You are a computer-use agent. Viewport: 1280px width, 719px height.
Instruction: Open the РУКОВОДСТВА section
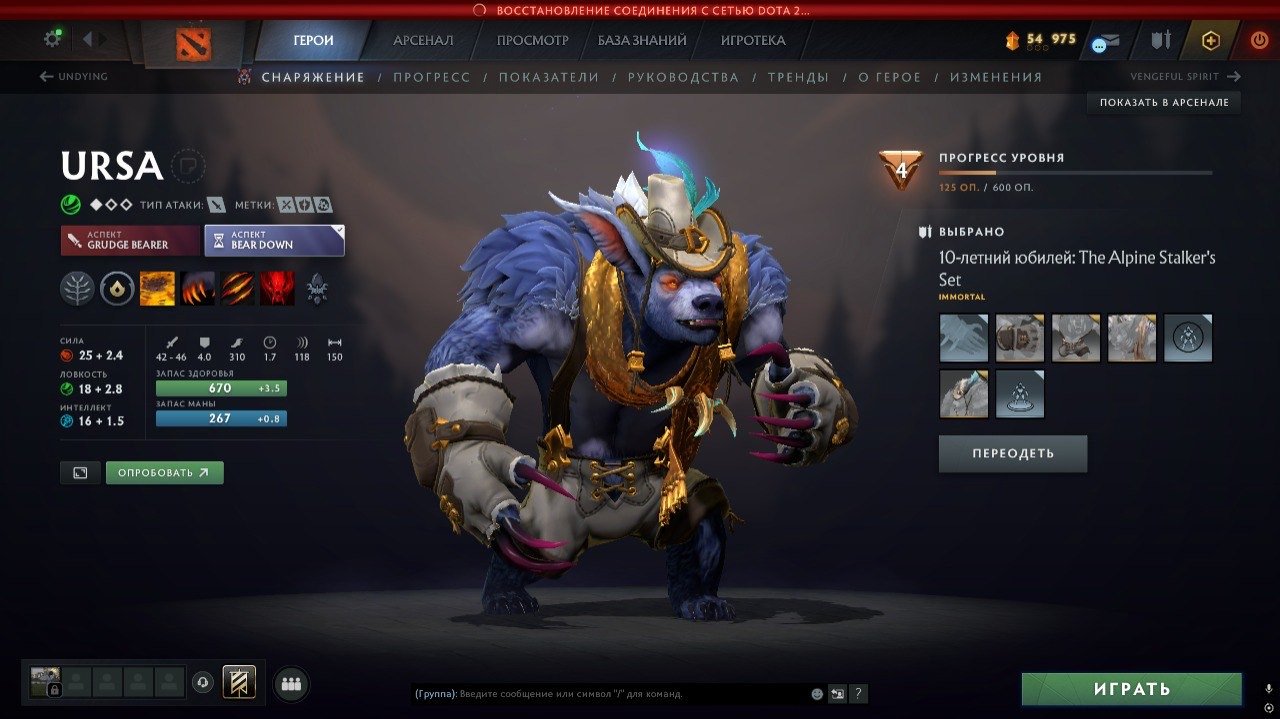[x=683, y=77]
